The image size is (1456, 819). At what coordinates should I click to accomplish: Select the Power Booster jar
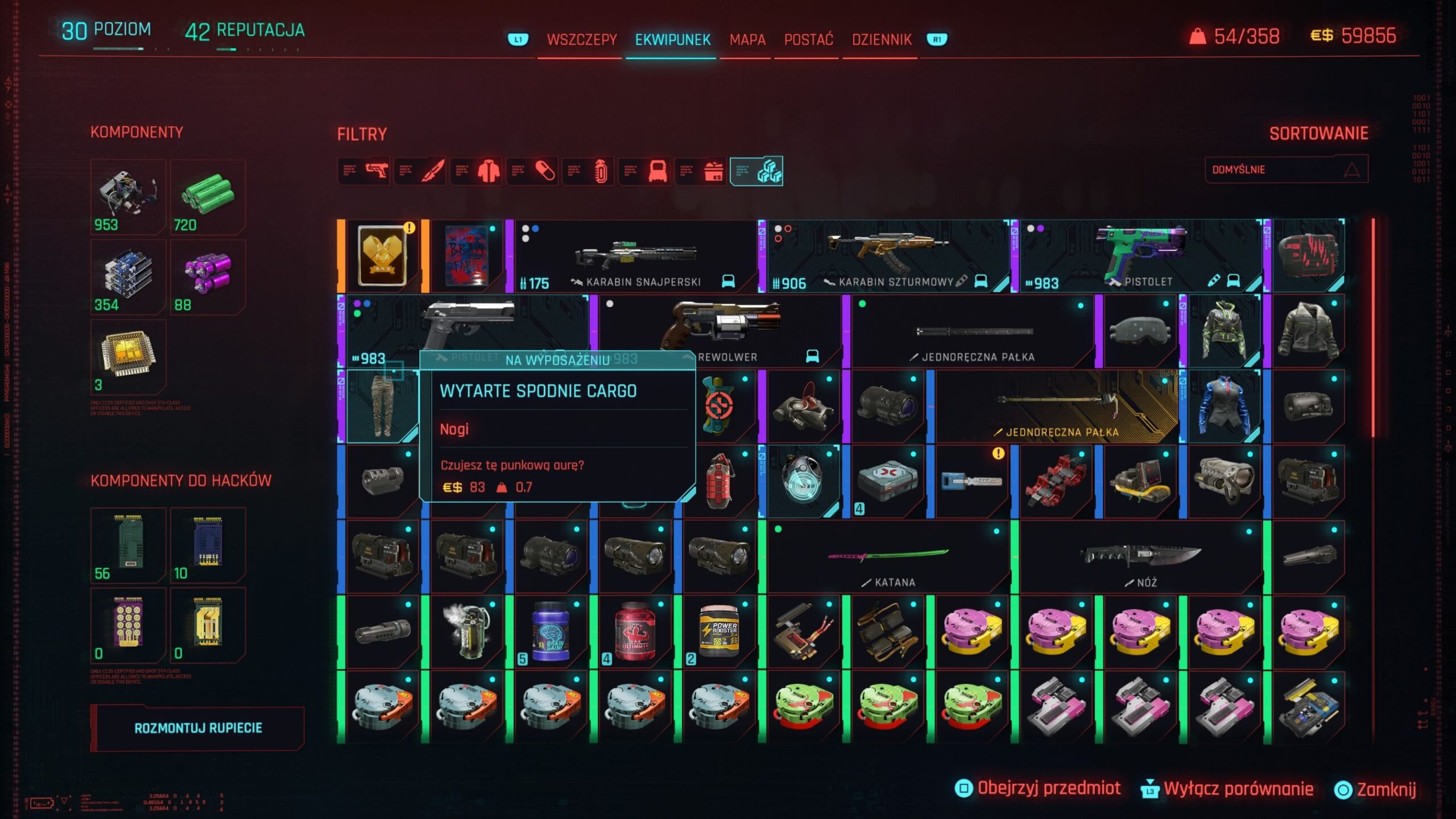[718, 632]
